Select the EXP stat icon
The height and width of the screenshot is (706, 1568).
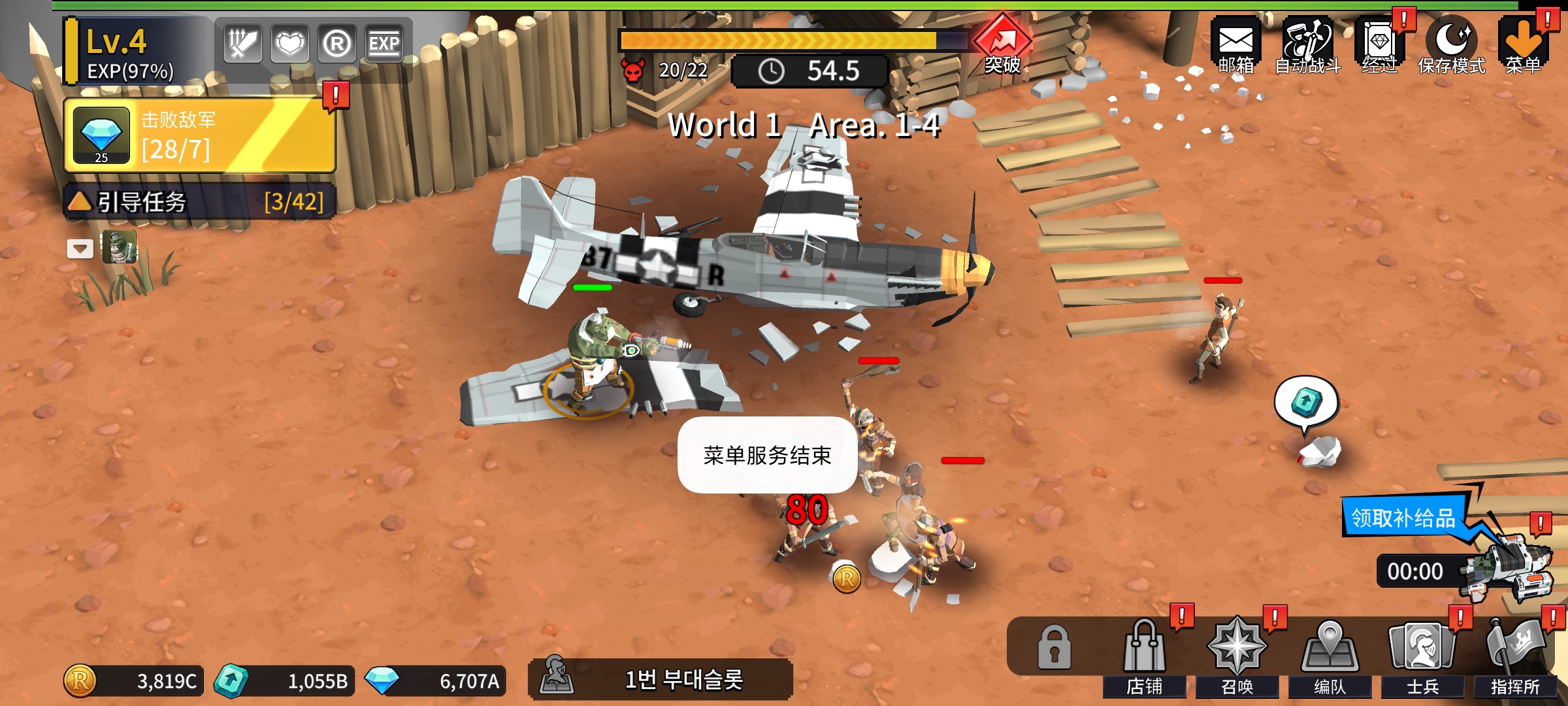pos(385,44)
